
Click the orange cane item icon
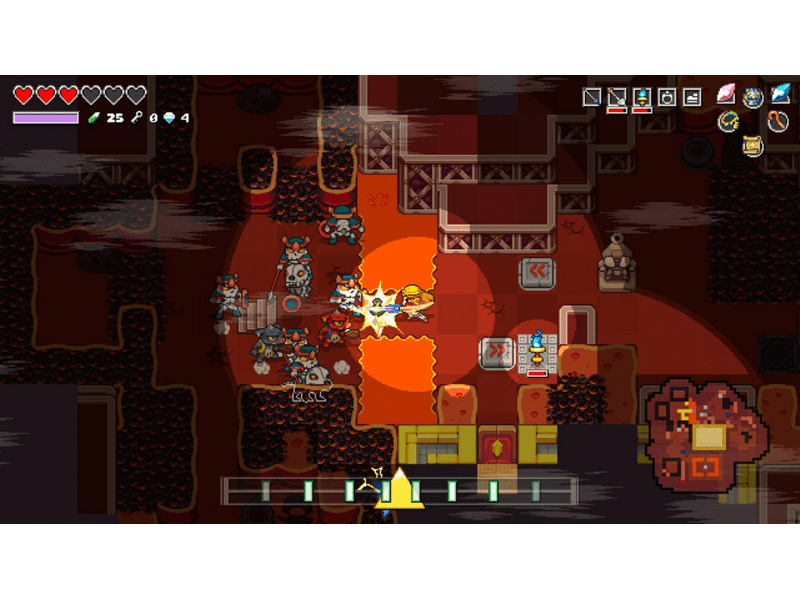pos(778,122)
